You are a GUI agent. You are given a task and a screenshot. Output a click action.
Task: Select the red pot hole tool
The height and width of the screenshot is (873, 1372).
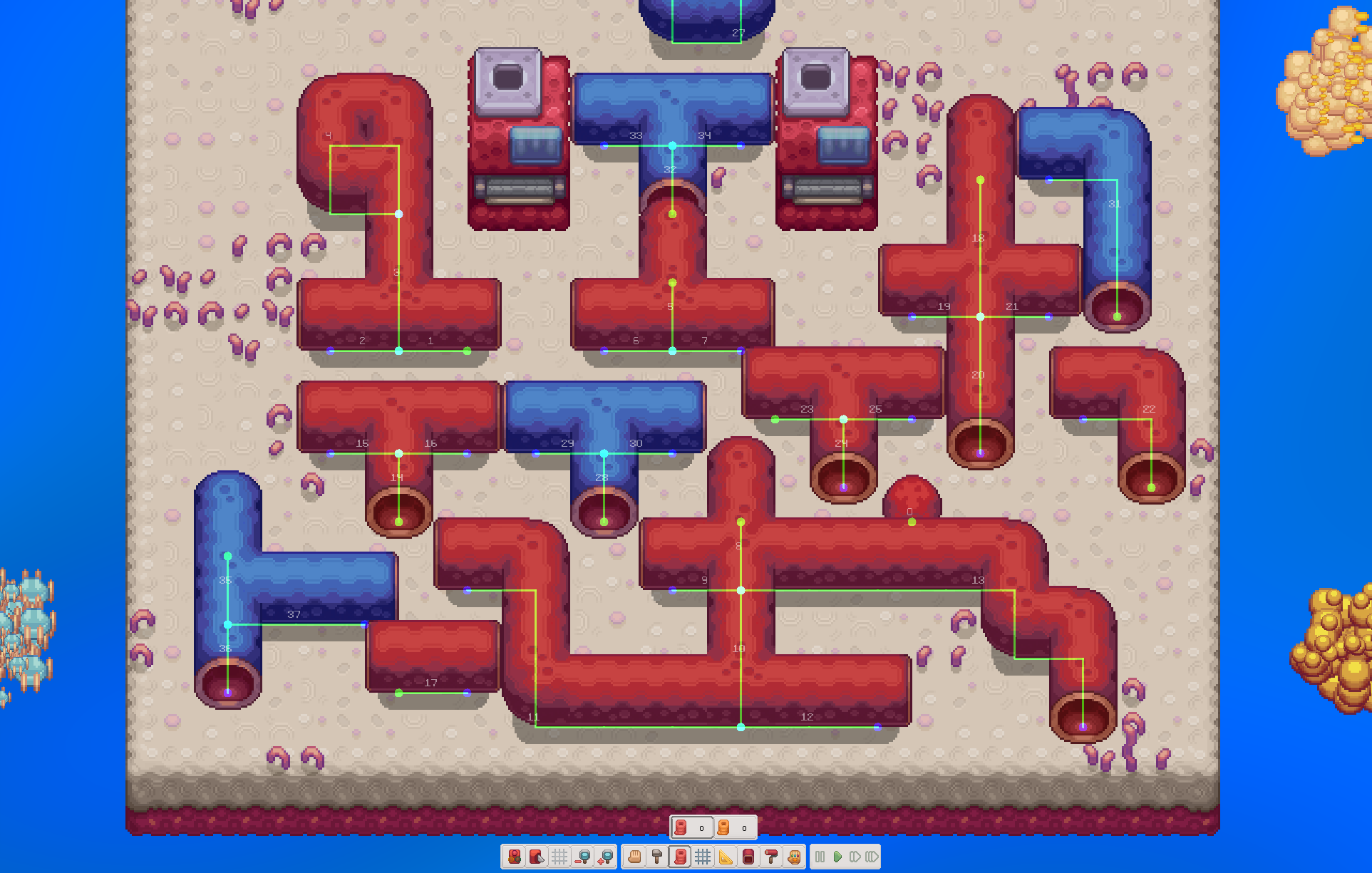pyautogui.click(x=749, y=857)
